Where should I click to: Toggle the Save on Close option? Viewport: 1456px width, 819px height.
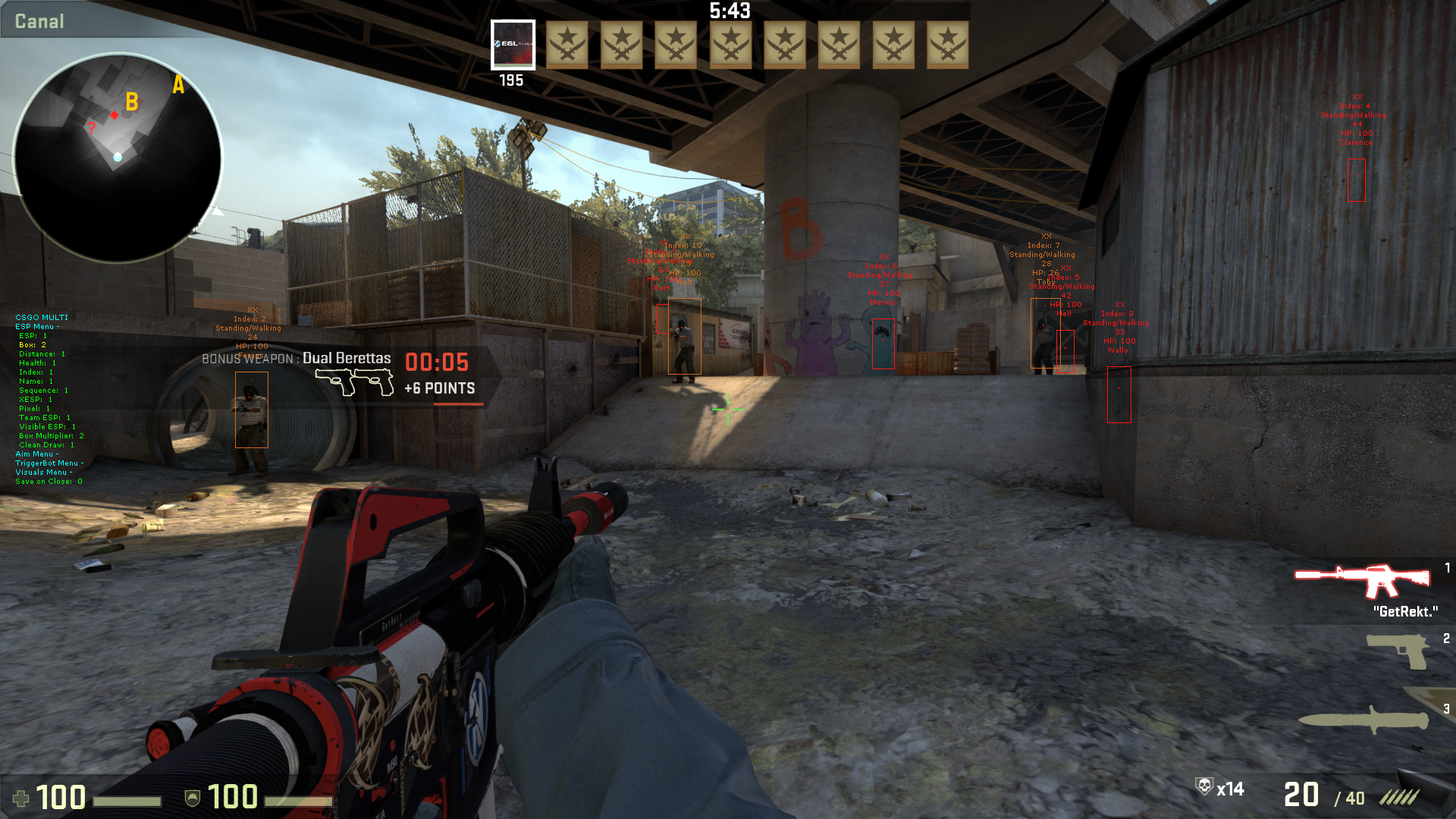(49, 482)
